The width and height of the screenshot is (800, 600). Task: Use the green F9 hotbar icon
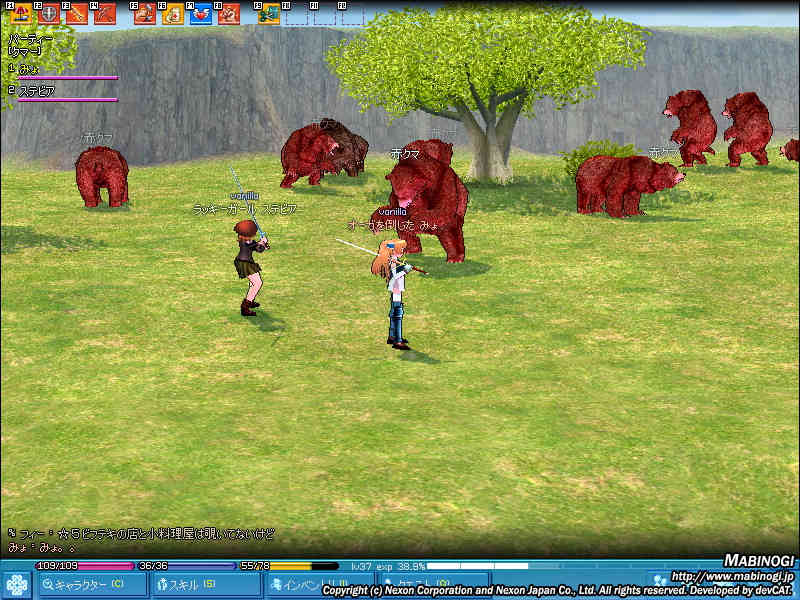click(x=268, y=14)
